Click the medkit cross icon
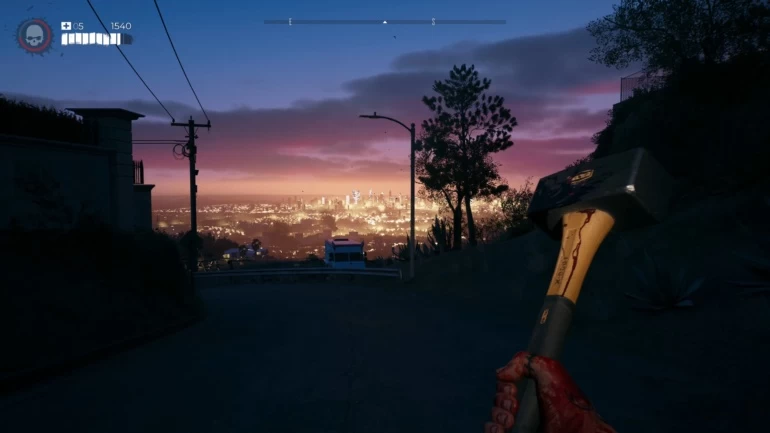Image resolution: width=770 pixels, height=433 pixels. [x=66, y=26]
